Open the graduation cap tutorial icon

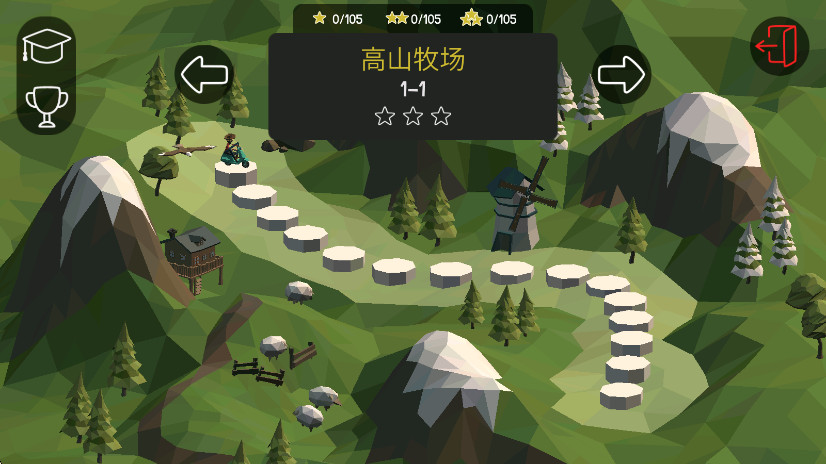pyautogui.click(x=46, y=47)
